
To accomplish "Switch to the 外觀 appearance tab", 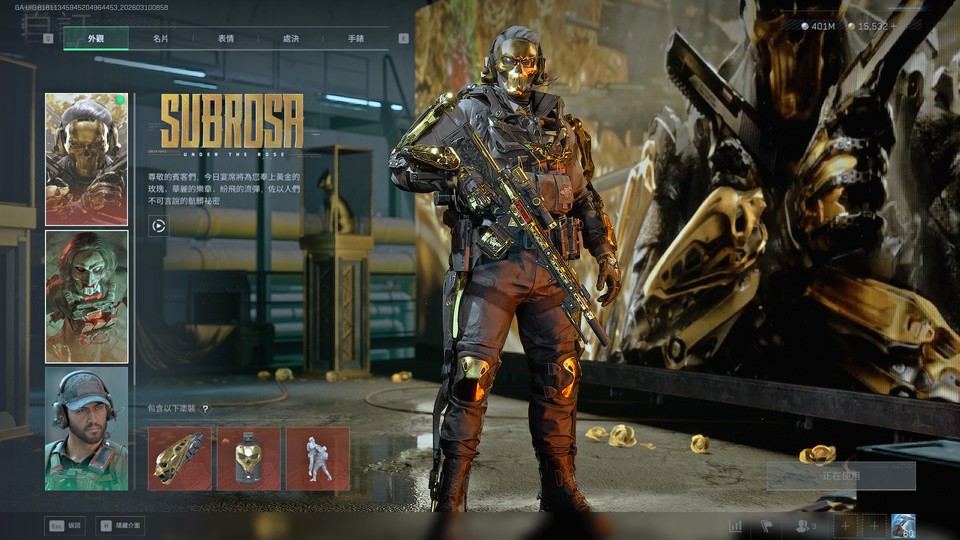I will click(95, 39).
